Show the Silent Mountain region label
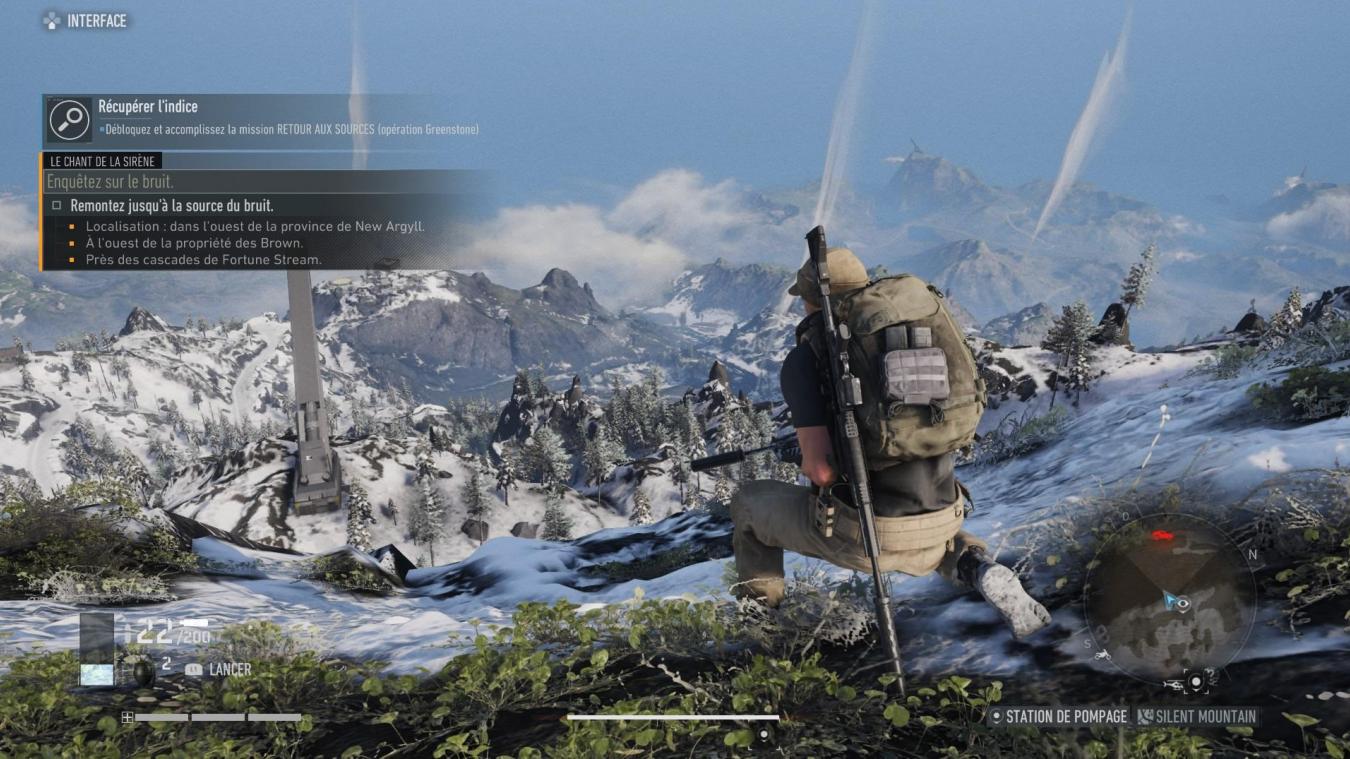Screen dimensions: 1350x759 1196,716
